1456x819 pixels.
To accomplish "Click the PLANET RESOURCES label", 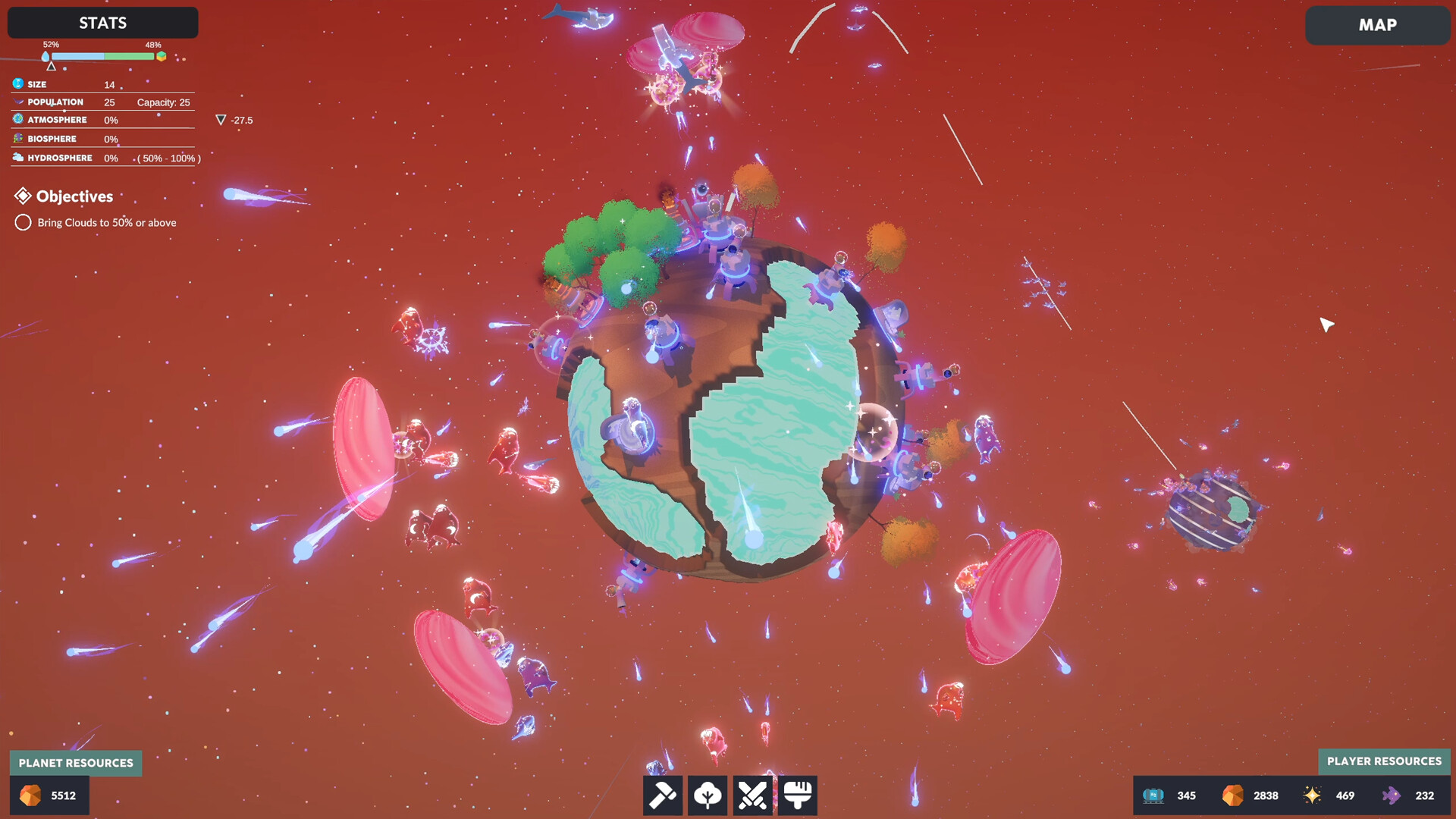I will (75, 763).
